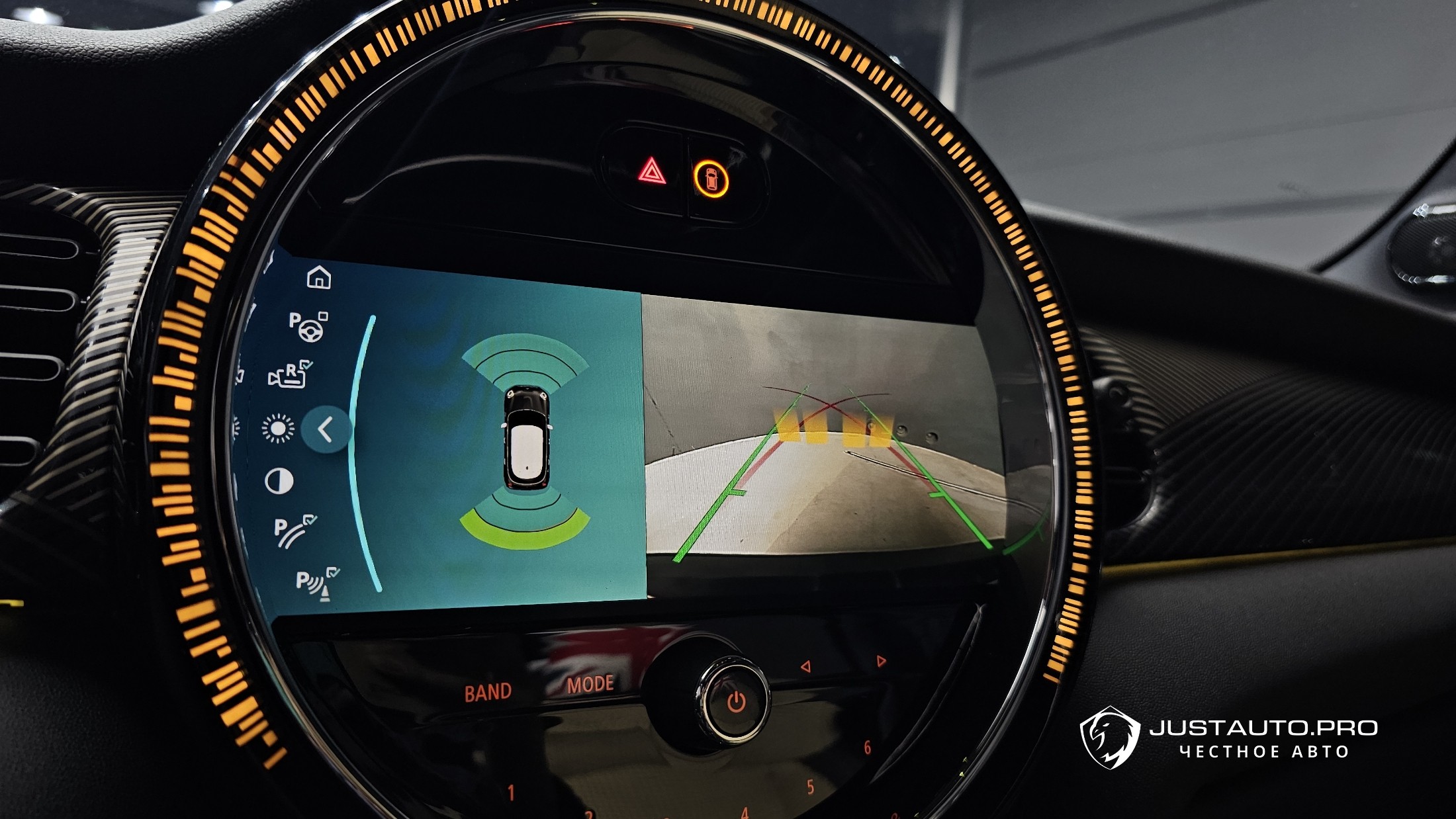Viewport: 1456px width, 819px height.
Task: Turn on the red hazard triangle button
Action: [x=652, y=172]
